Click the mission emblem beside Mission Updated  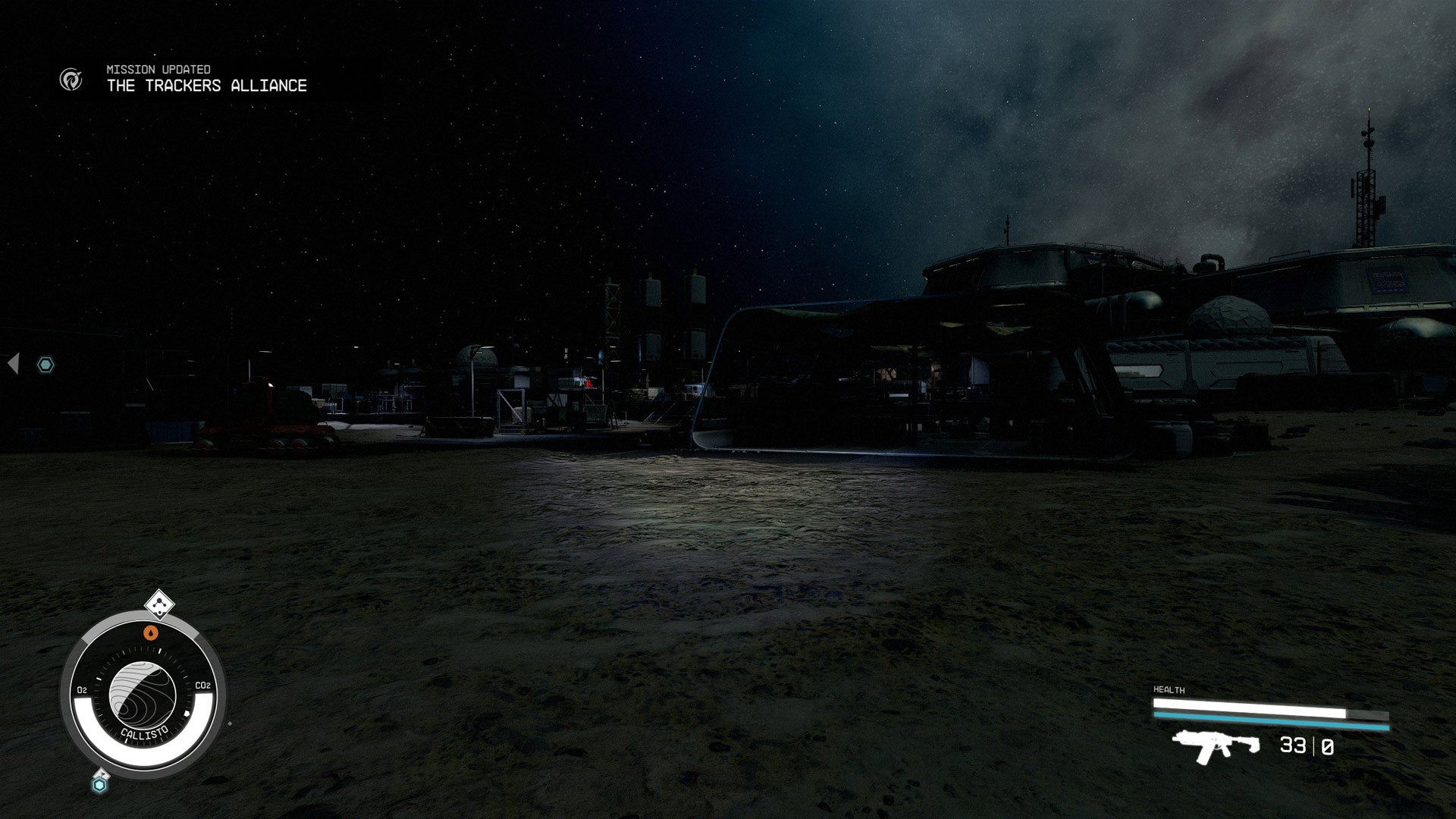71,79
